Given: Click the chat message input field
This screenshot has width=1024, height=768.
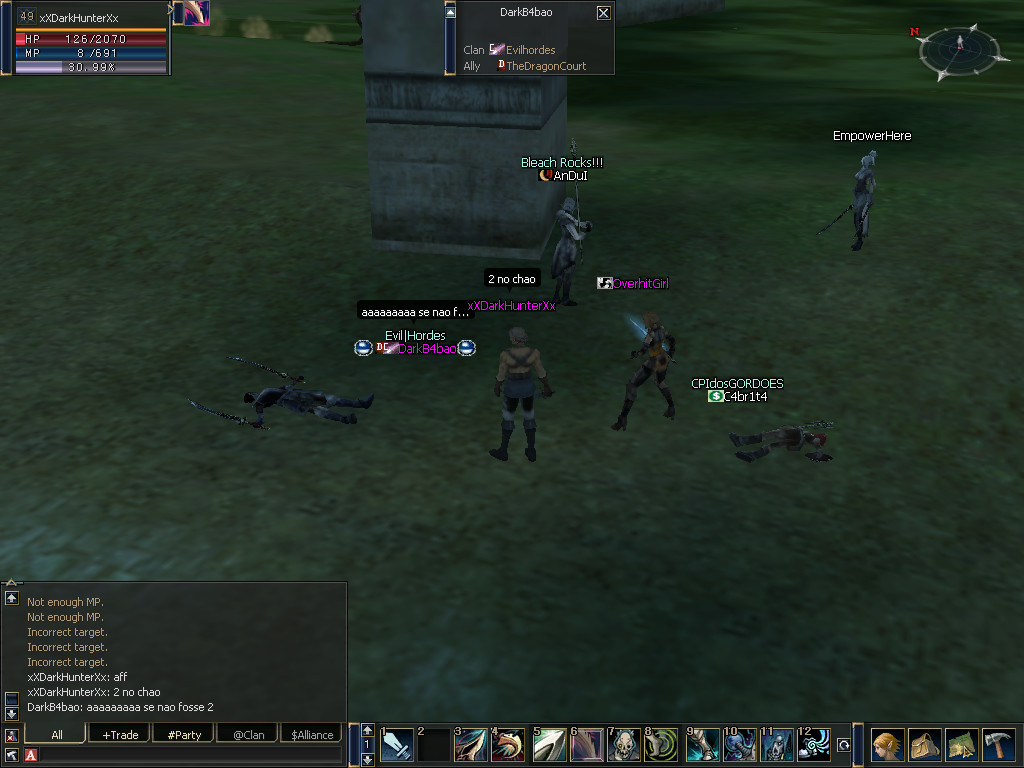Looking at the screenshot, I should pyautogui.click(x=190, y=755).
